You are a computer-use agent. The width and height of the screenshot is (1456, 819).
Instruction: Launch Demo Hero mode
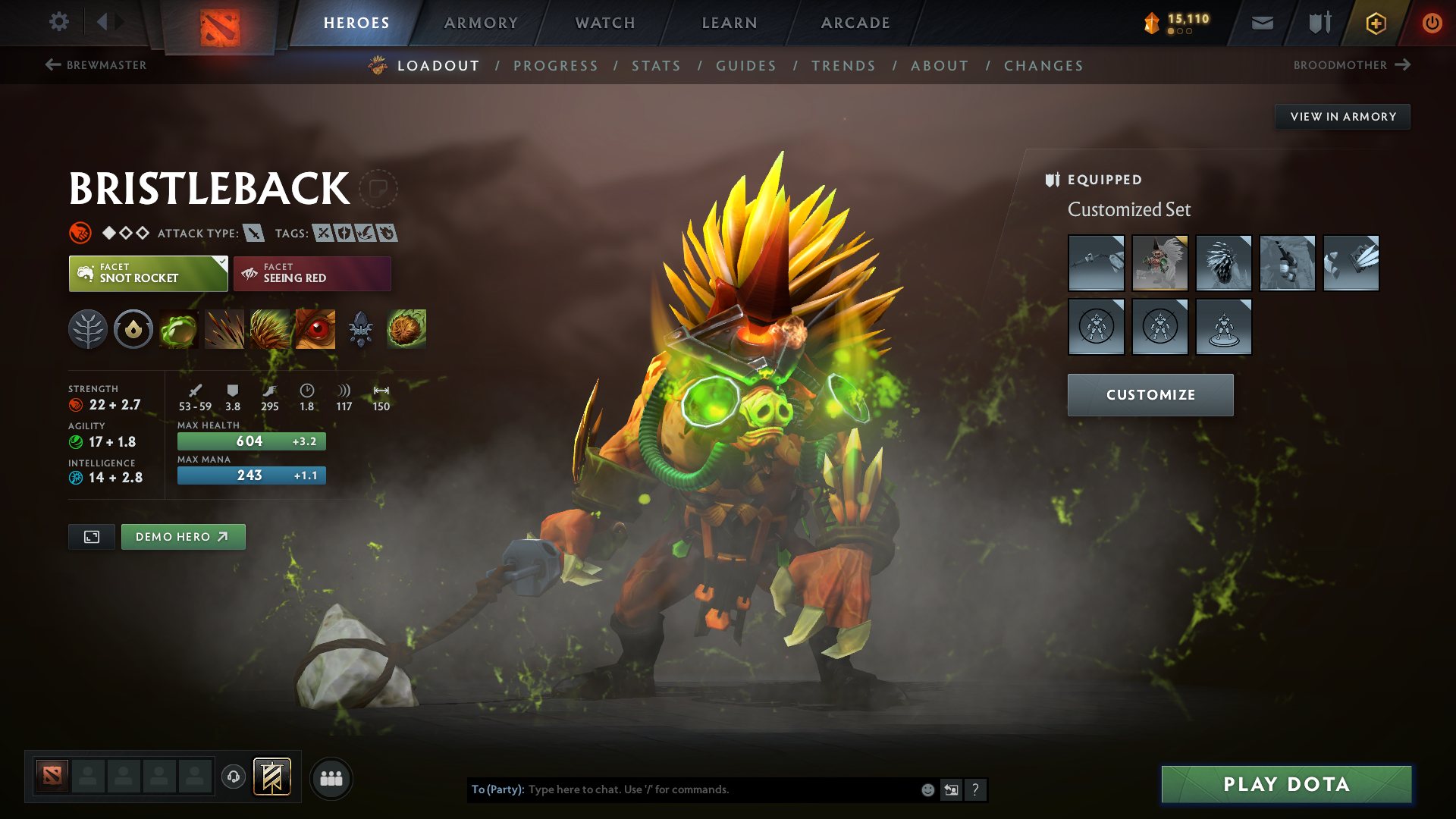[183, 537]
